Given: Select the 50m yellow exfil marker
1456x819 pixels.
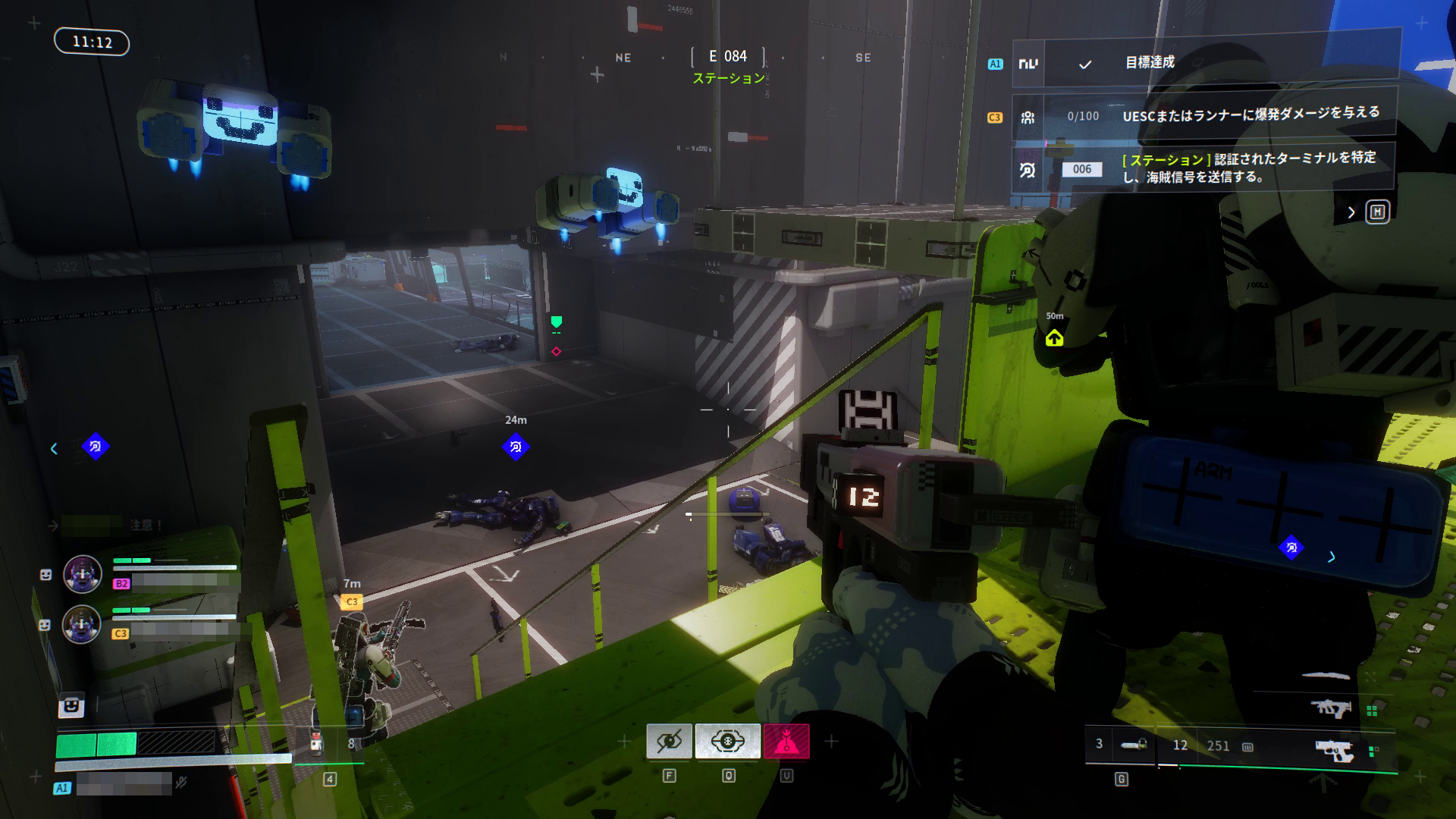Looking at the screenshot, I should [1054, 338].
